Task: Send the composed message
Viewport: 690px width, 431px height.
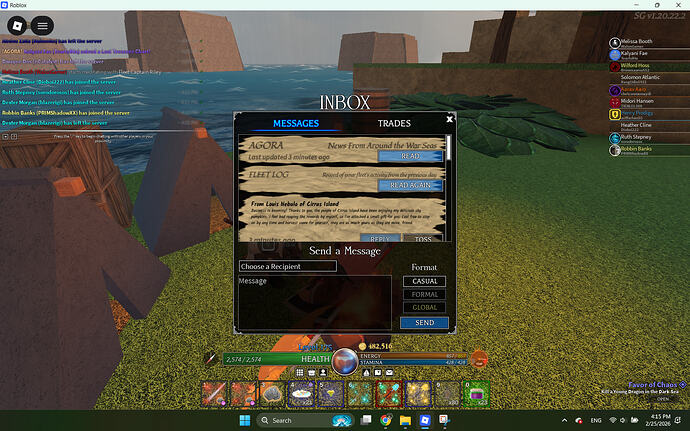Action: (x=424, y=323)
